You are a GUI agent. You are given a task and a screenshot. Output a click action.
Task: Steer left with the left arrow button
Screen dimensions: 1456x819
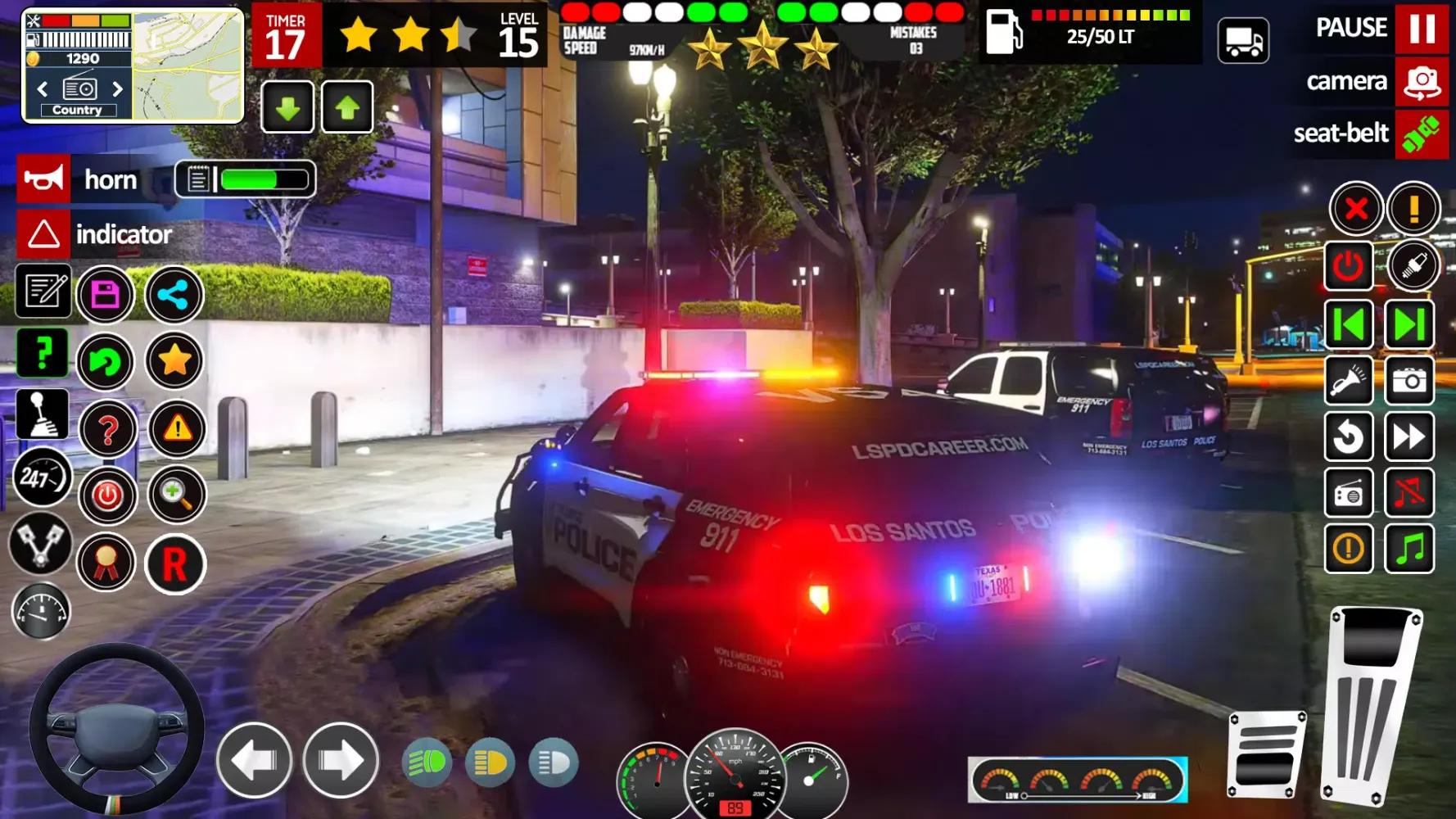pos(255,761)
